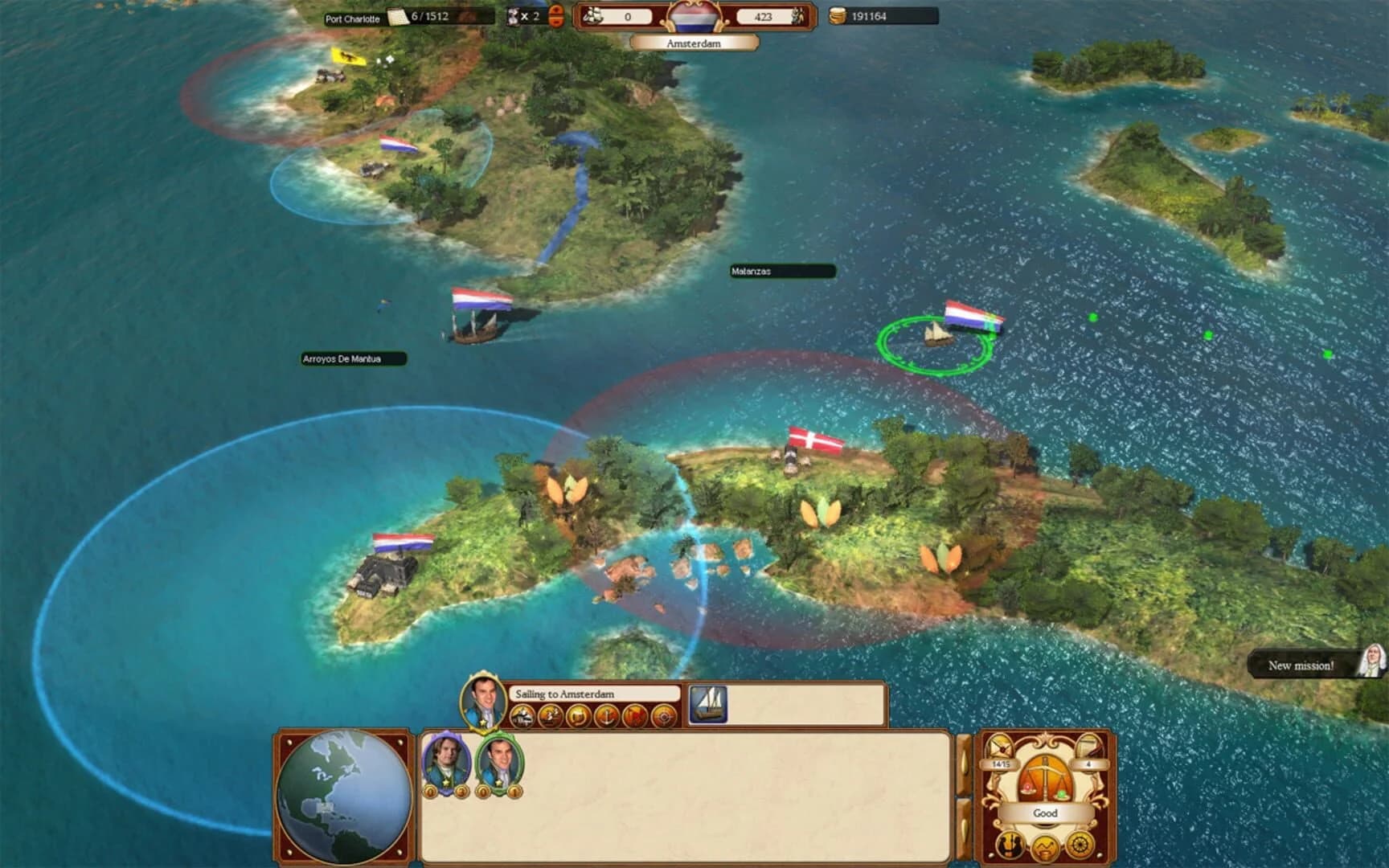Screen dimensions: 1389x868
Task: Open the letter icon showing 14/15
Action: click(999, 747)
